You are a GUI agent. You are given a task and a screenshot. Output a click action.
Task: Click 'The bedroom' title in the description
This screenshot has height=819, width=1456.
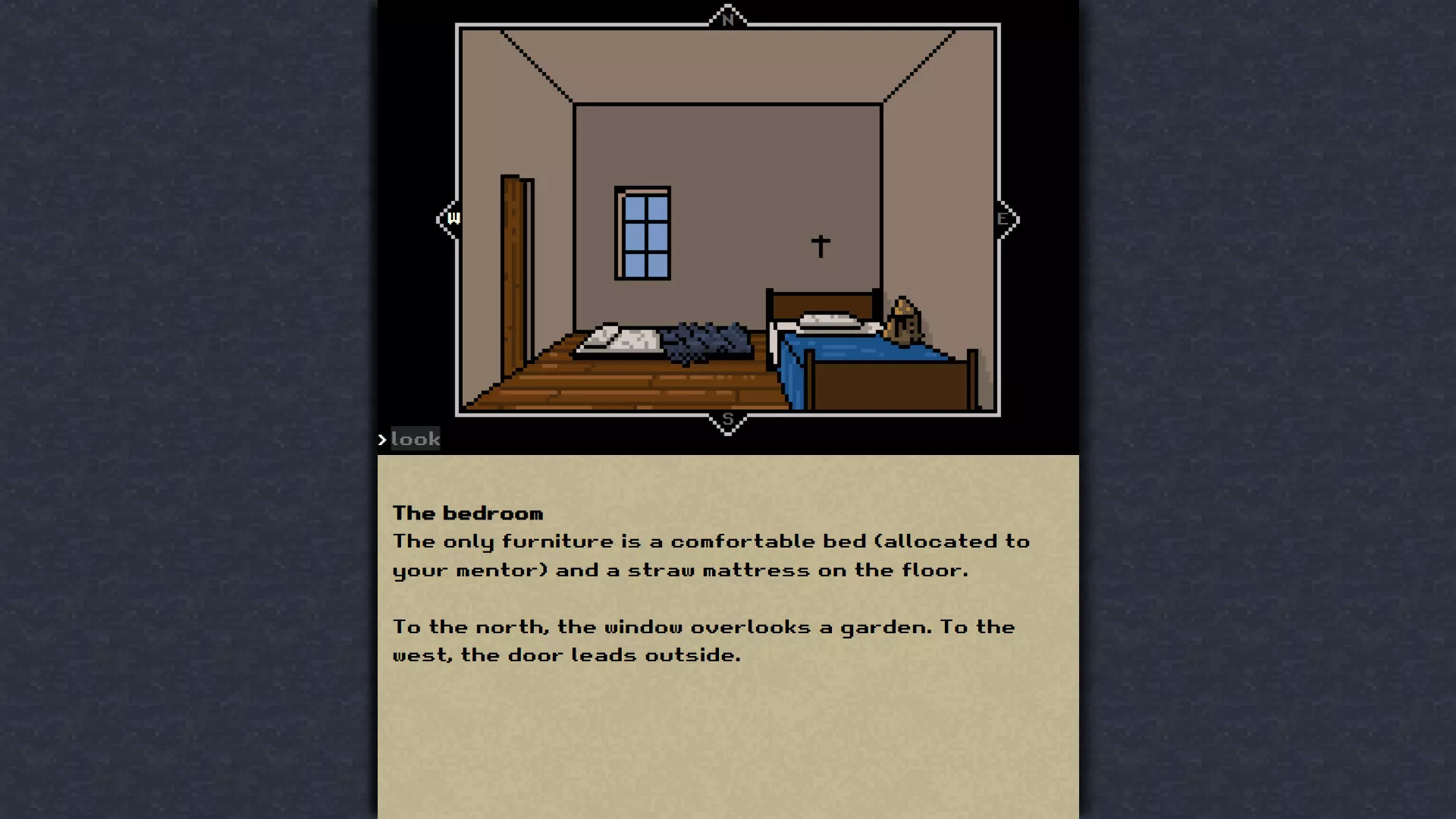tap(466, 513)
